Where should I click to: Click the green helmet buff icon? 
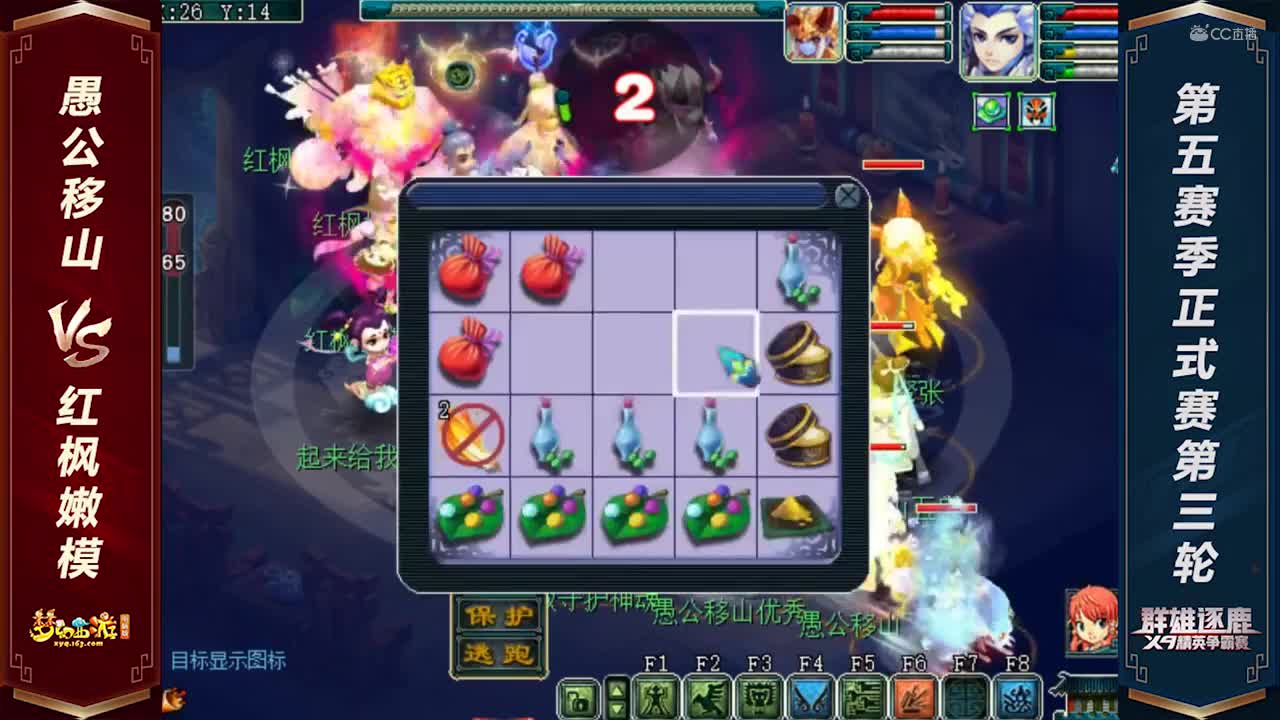coord(990,111)
